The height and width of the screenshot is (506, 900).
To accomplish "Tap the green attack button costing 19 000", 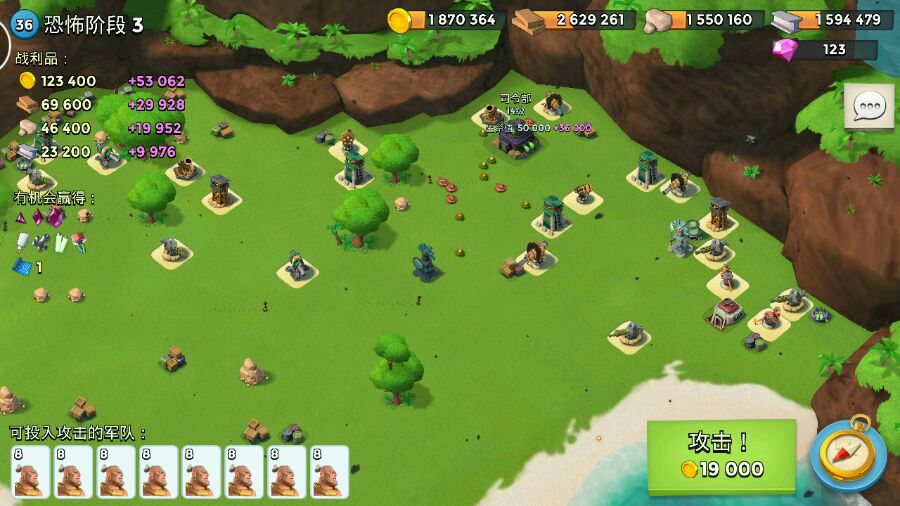I will point(721,456).
